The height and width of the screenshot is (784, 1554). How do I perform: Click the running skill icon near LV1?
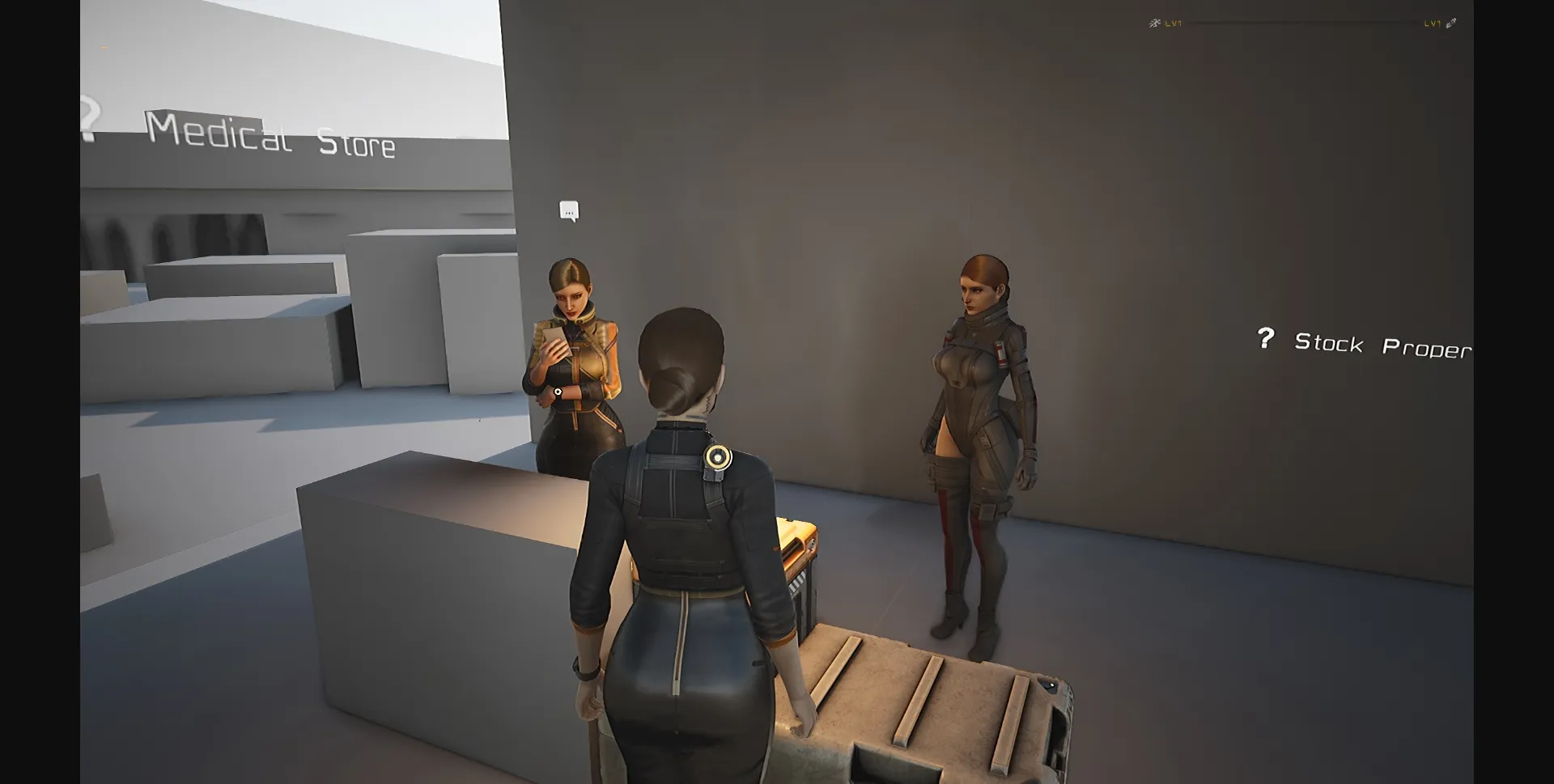pyautogui.click(x=1154, y=23)
